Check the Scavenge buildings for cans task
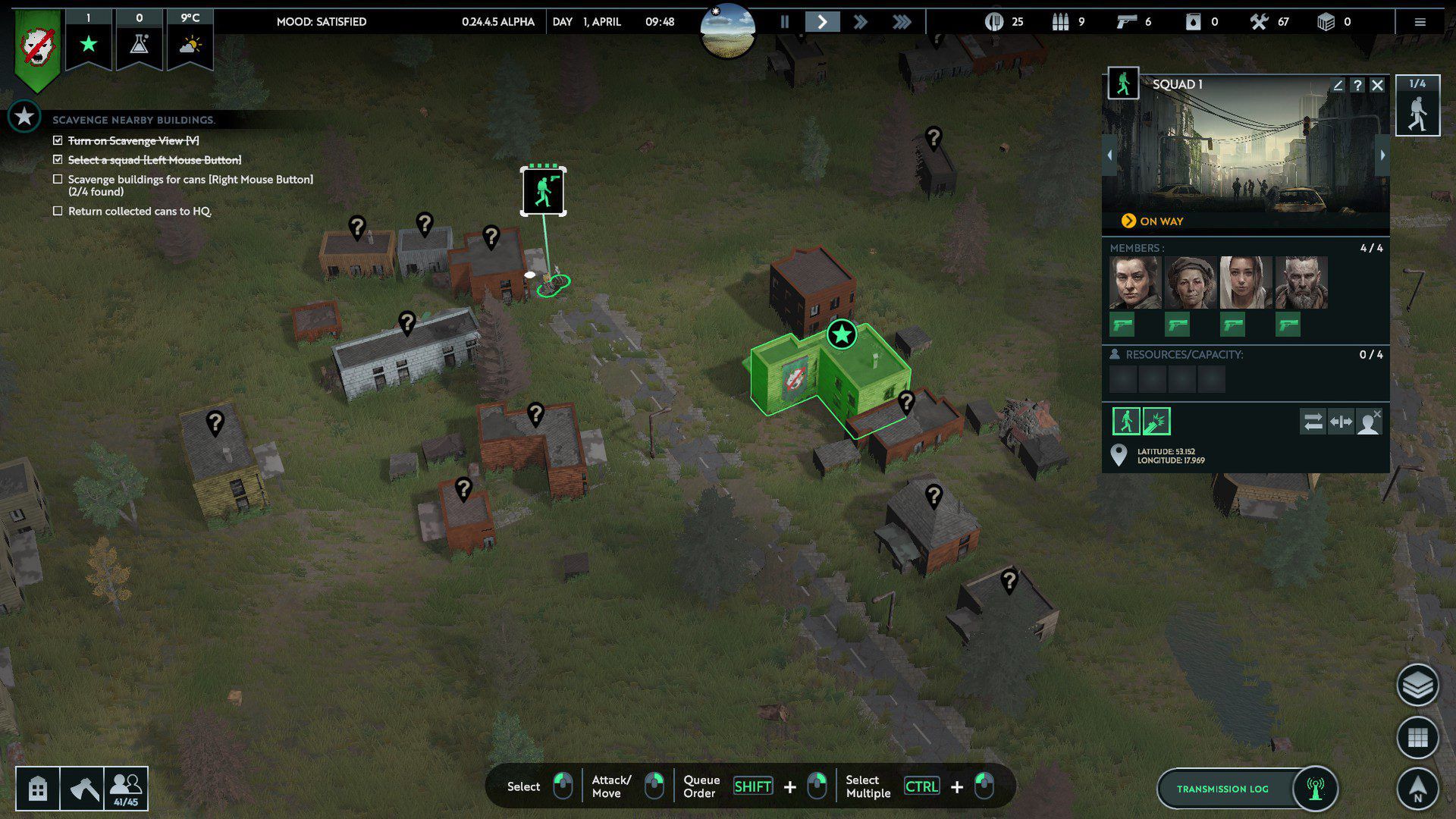 pyautogui.click(x=57, y=179)
